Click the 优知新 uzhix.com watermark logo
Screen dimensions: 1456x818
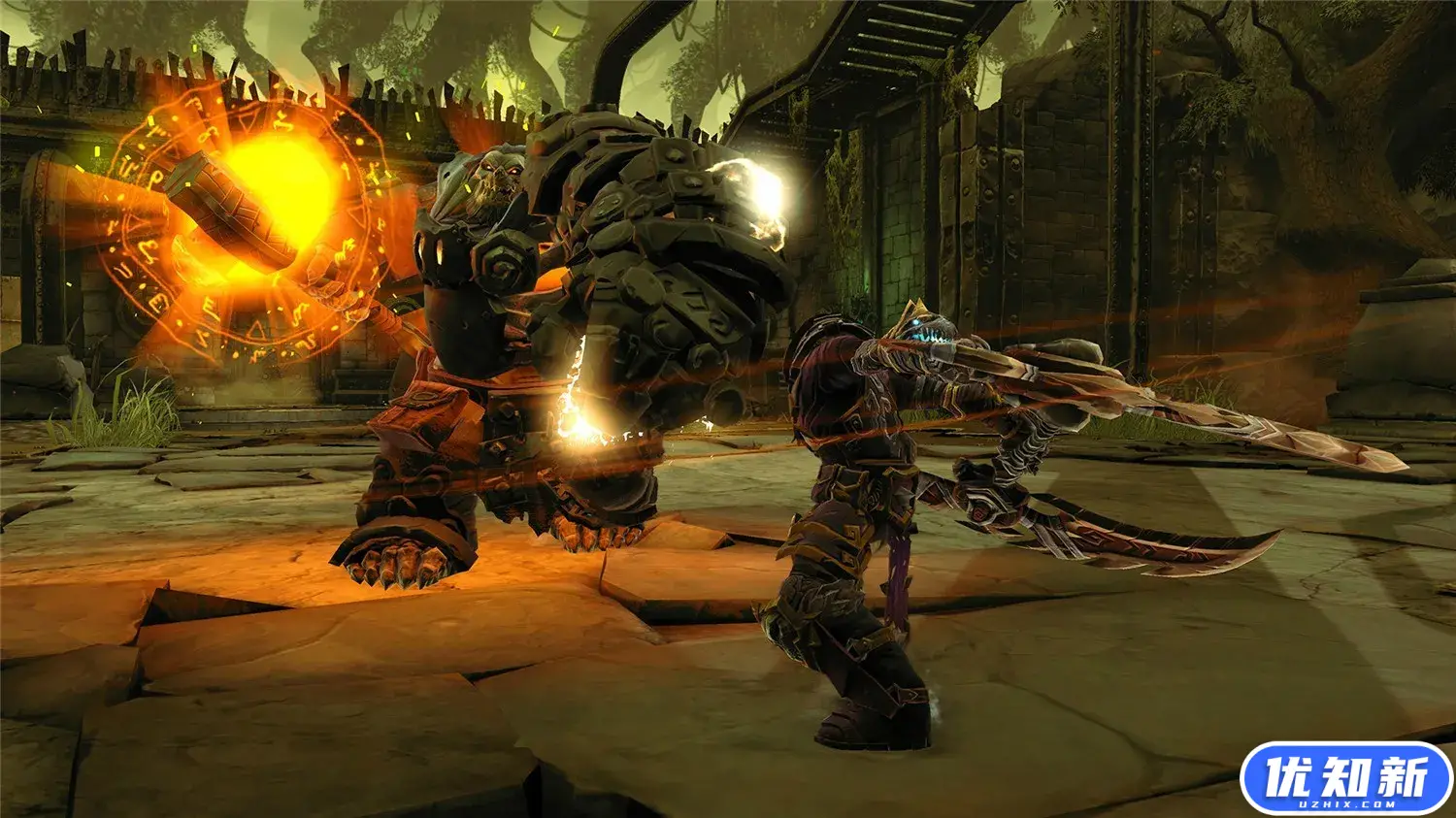pos(1345,778)
